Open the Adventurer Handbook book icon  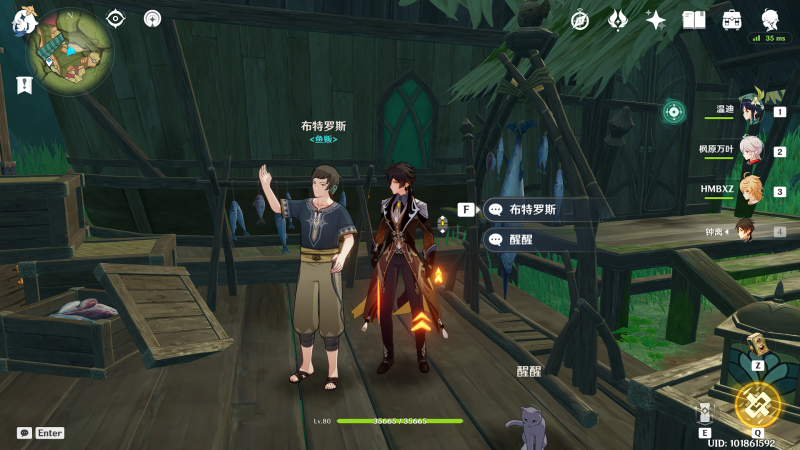pyautogui.click(x=694, y=20)
